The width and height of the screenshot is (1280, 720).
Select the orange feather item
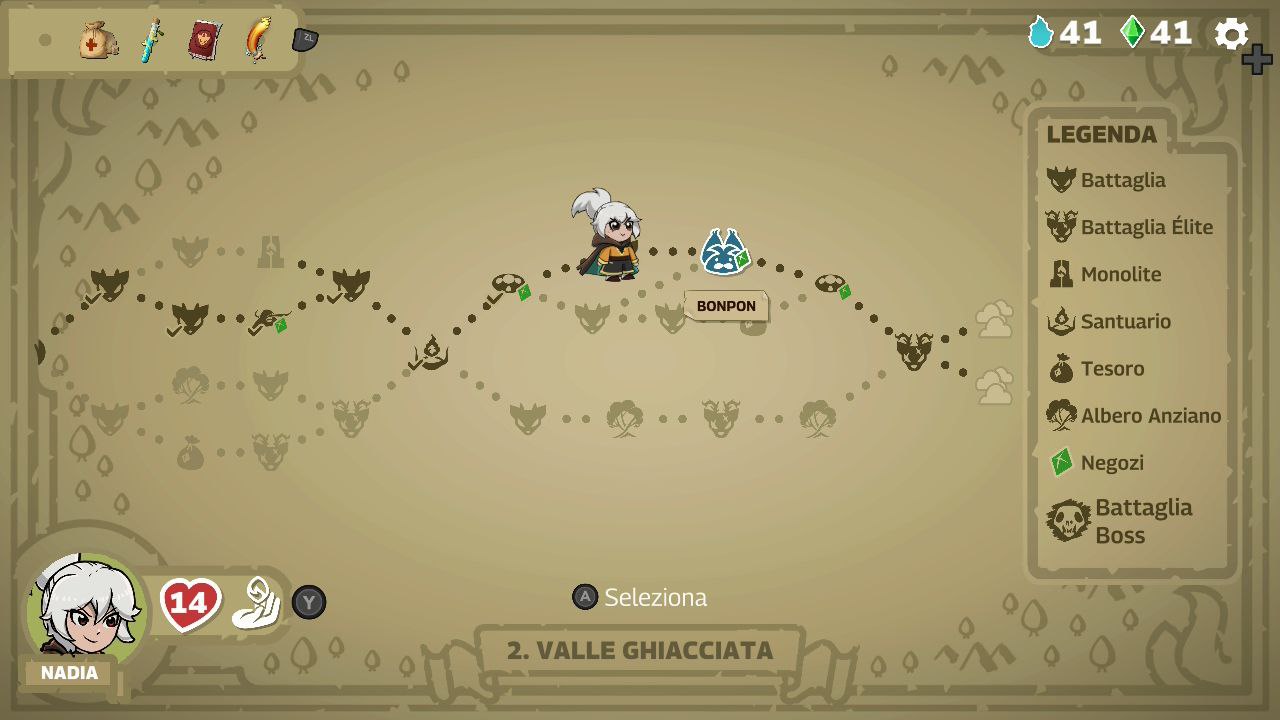[258, 40]
